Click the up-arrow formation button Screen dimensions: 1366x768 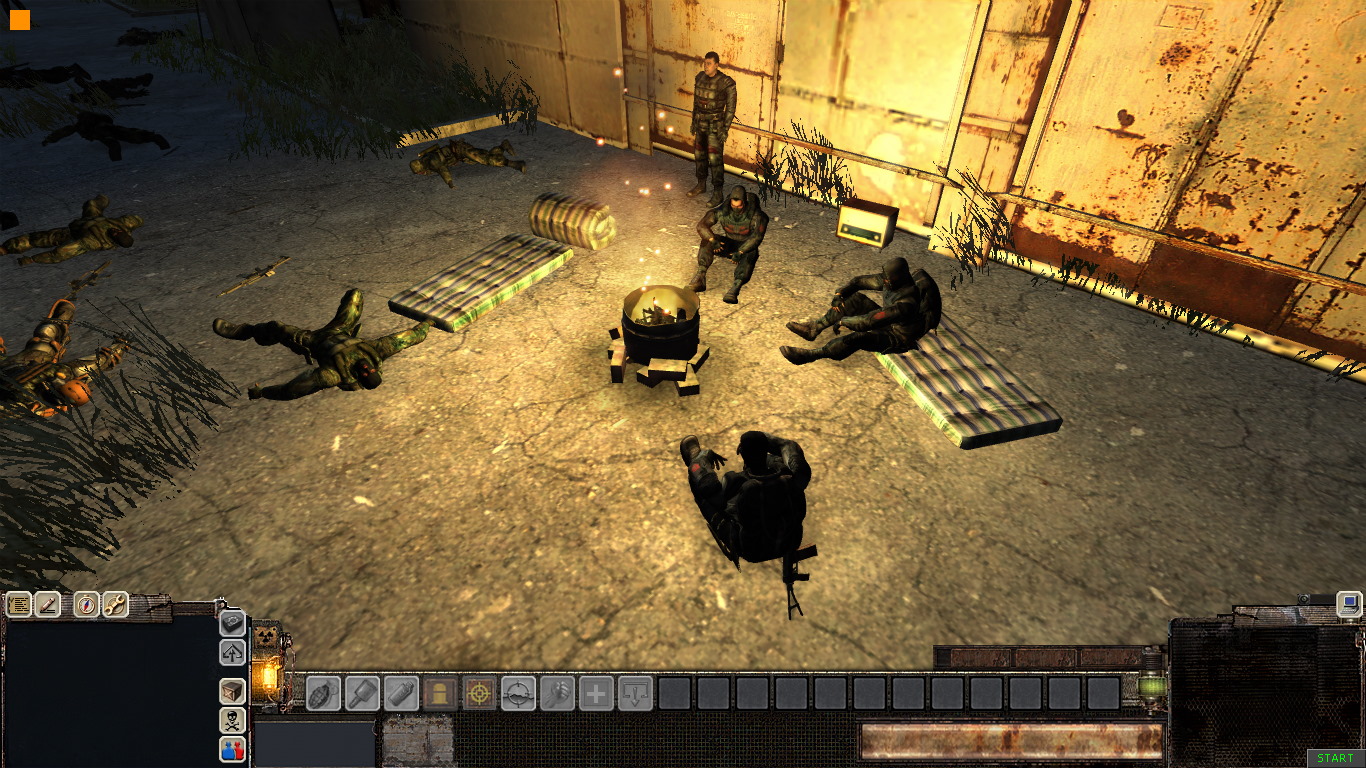pyautogui.click(x=232, y=653)
